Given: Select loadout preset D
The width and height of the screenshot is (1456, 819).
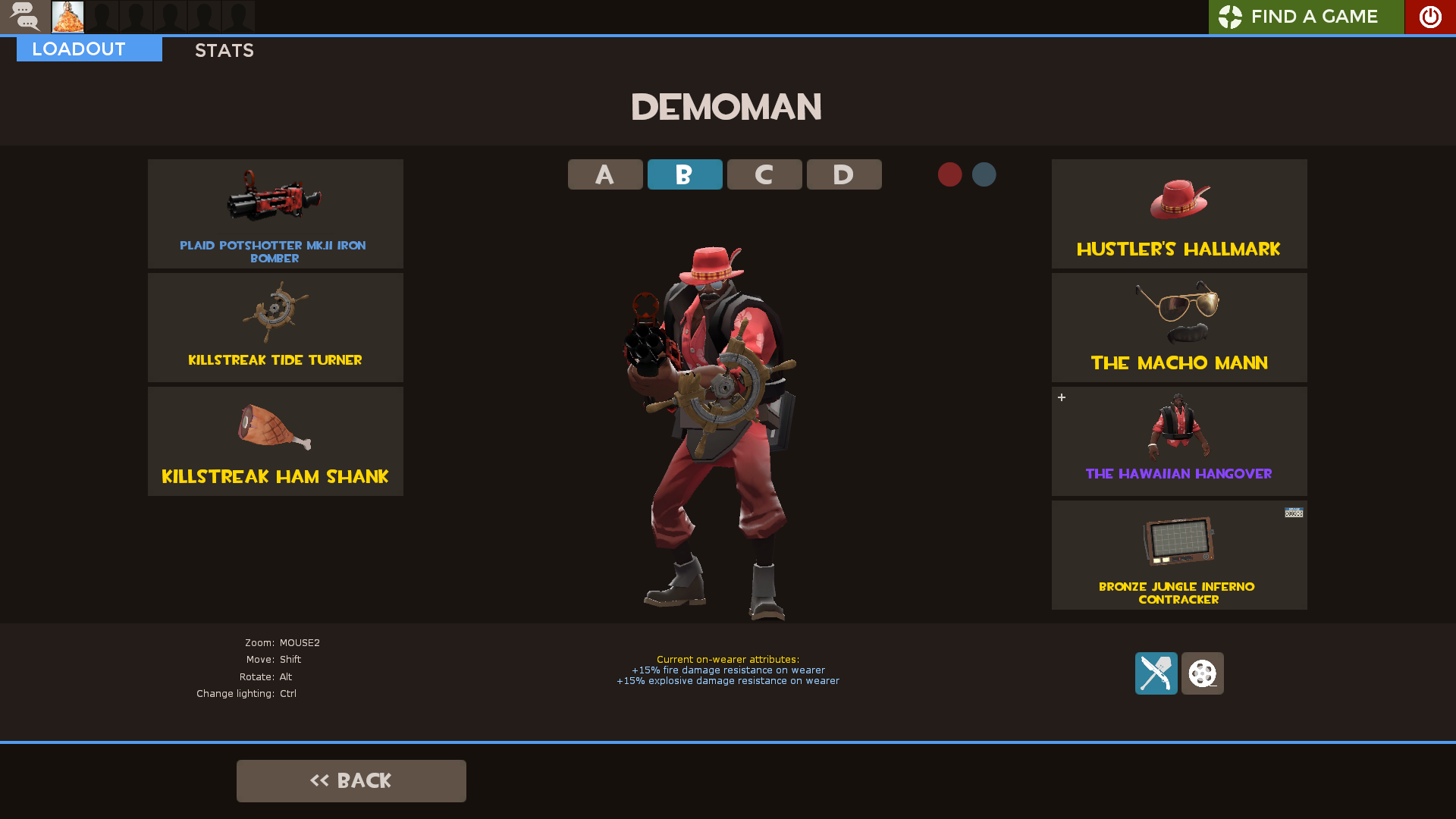Looking at the screenshot, I should tap(843, 174).
